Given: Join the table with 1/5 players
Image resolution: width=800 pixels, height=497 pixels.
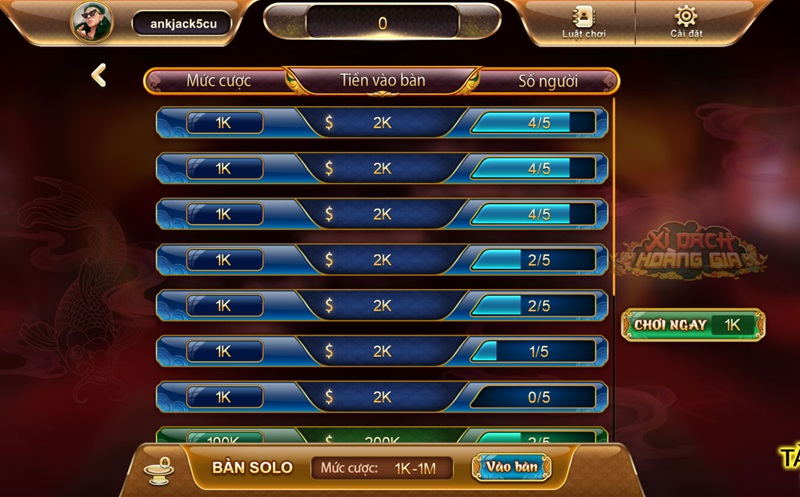Looking at the screenshot, I should click(x=382, y=351).
